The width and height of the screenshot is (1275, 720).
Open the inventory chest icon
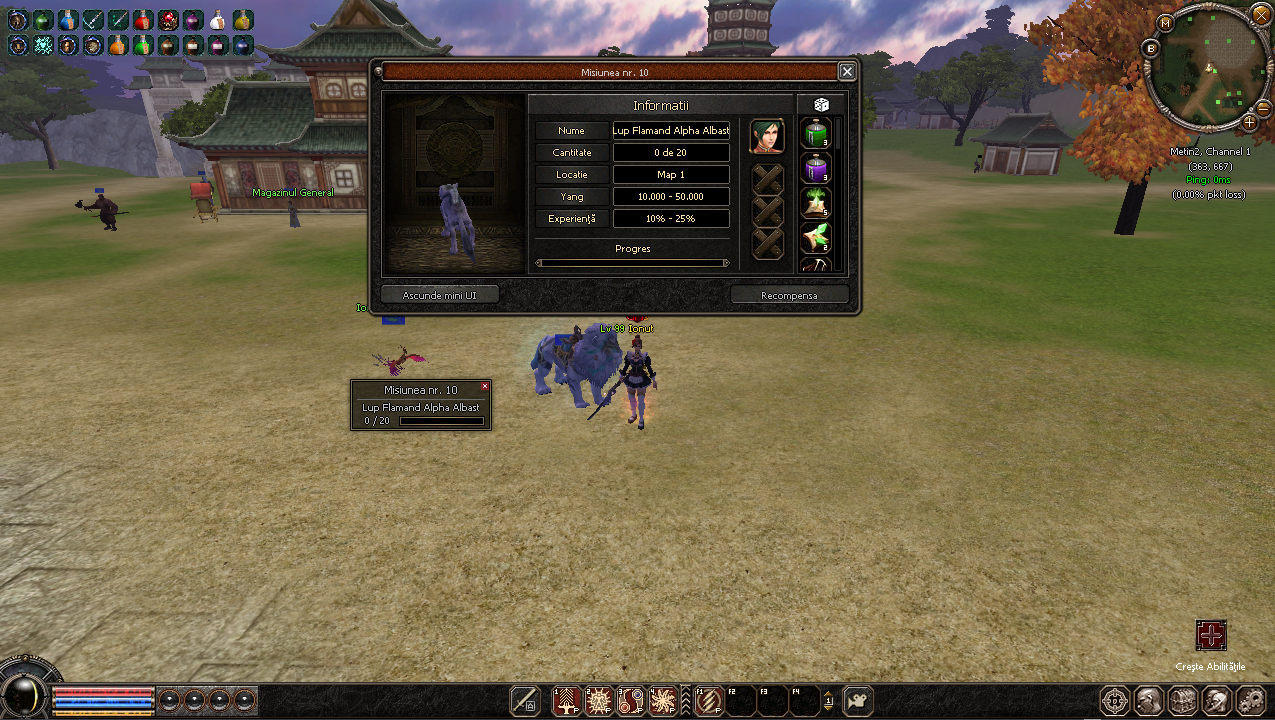(1183, 700)
